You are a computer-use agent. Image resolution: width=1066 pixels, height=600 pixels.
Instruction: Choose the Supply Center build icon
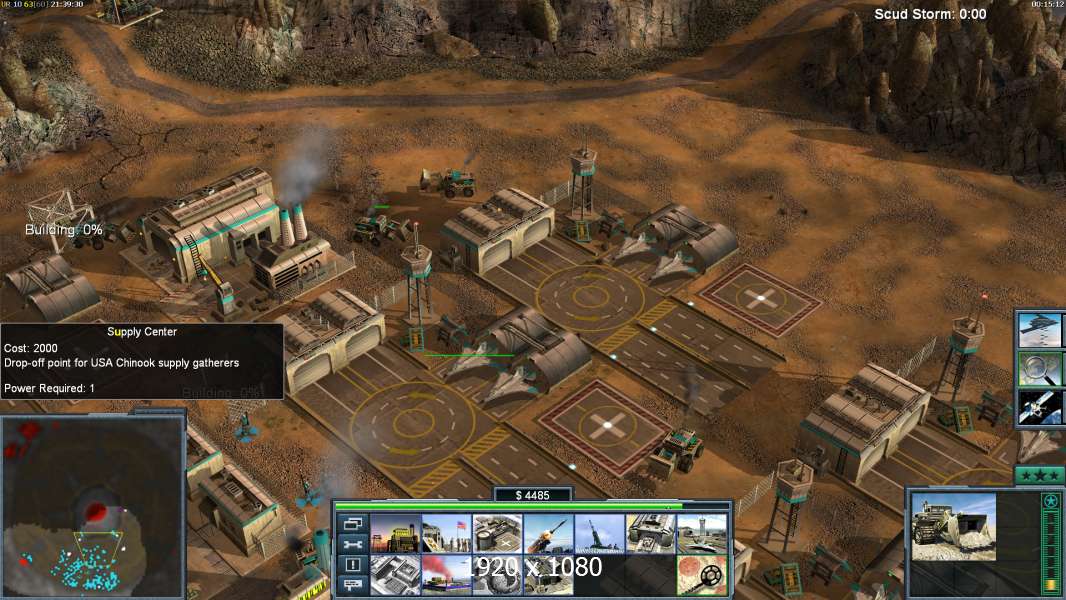tap(497, 534)
